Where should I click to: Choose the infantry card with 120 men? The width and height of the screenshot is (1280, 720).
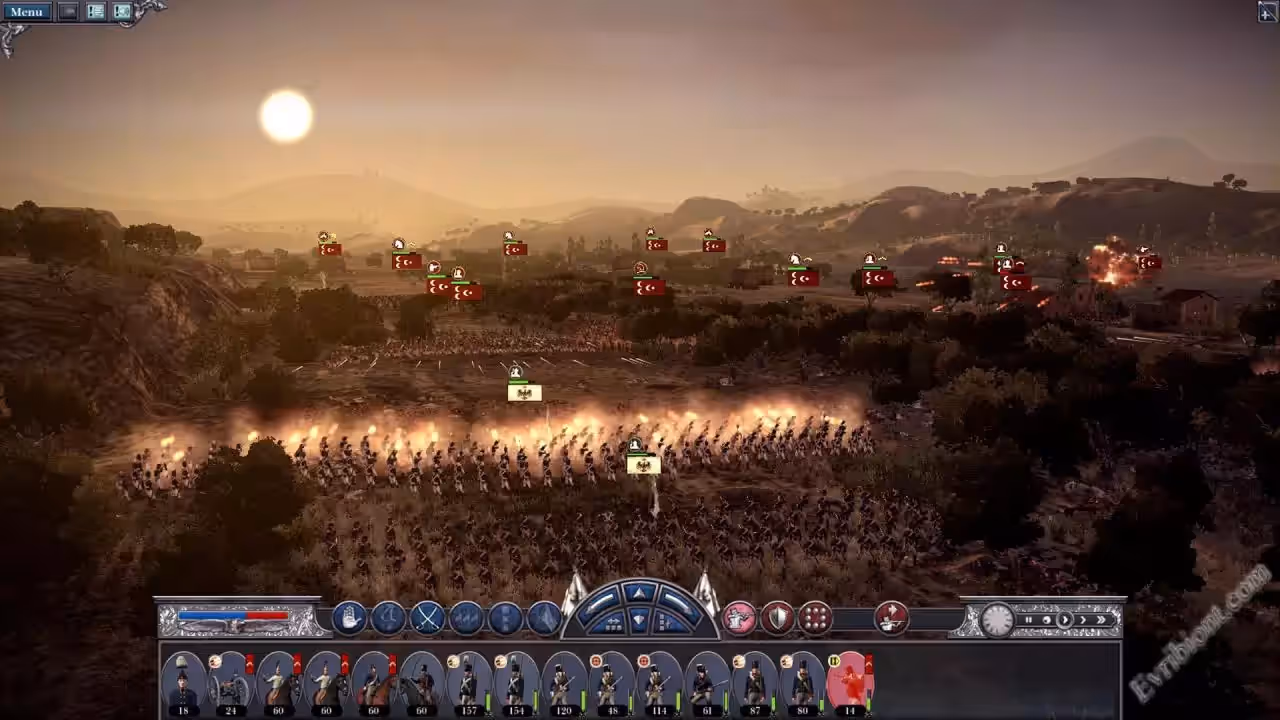click(562, 682)
